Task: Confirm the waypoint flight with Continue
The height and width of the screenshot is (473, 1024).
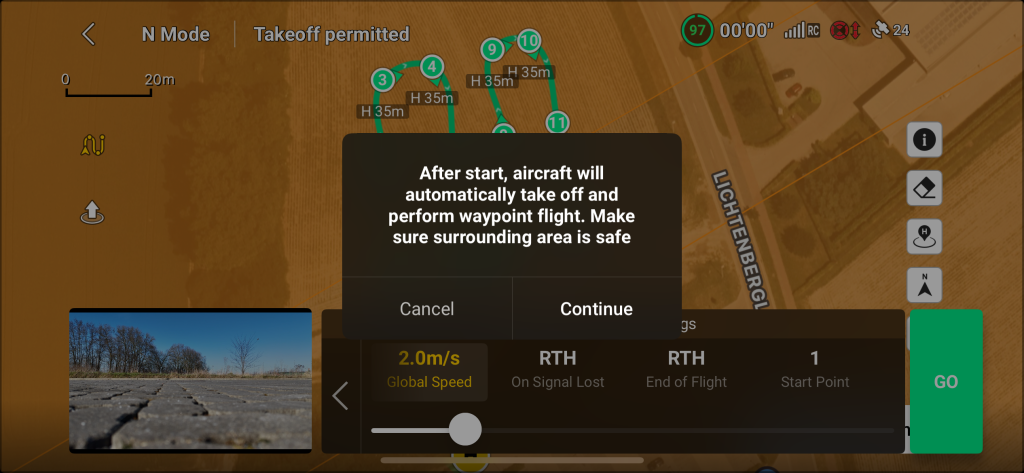Action: click(596, 309)
